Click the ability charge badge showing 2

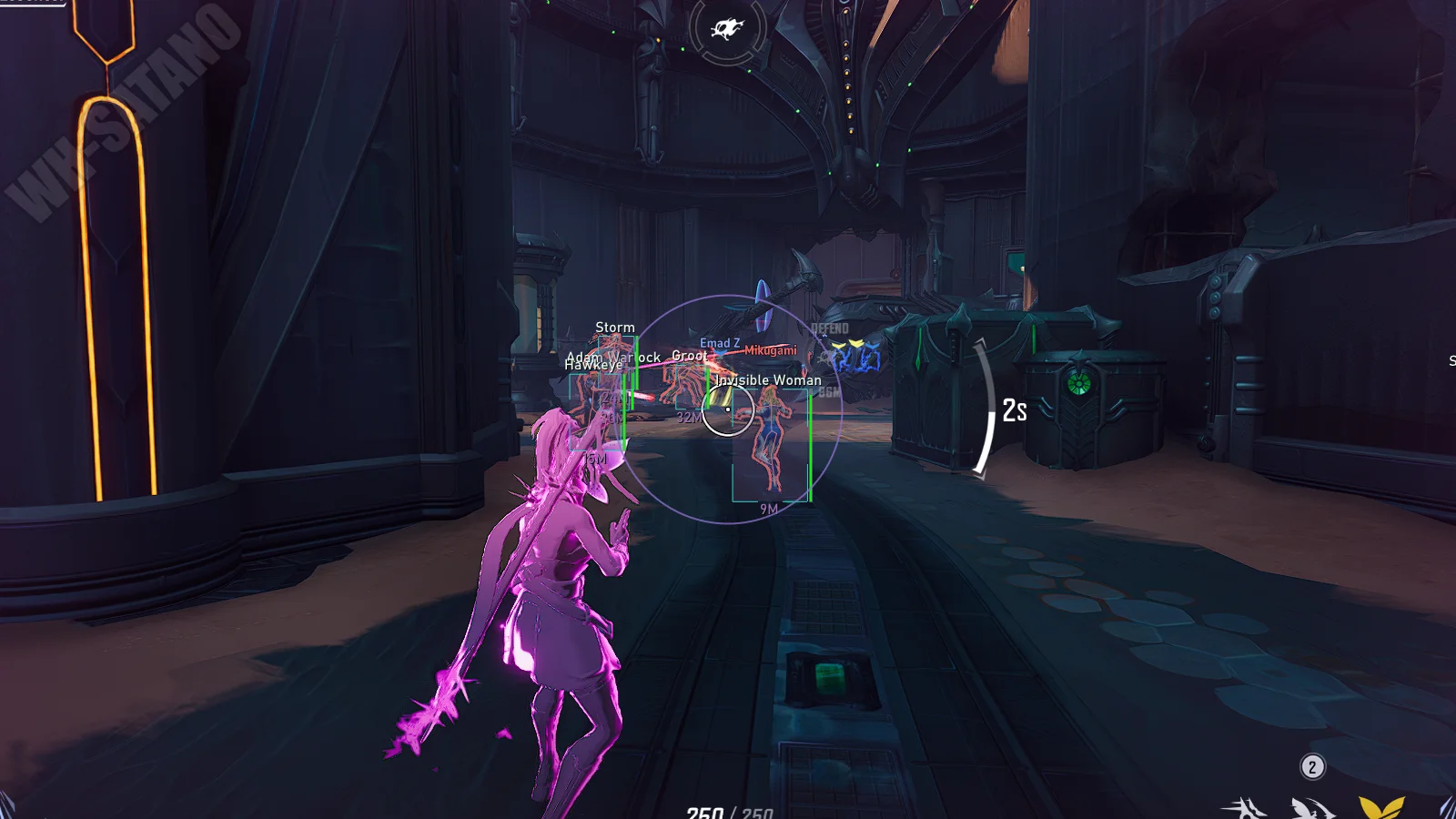coord(1312,767)
